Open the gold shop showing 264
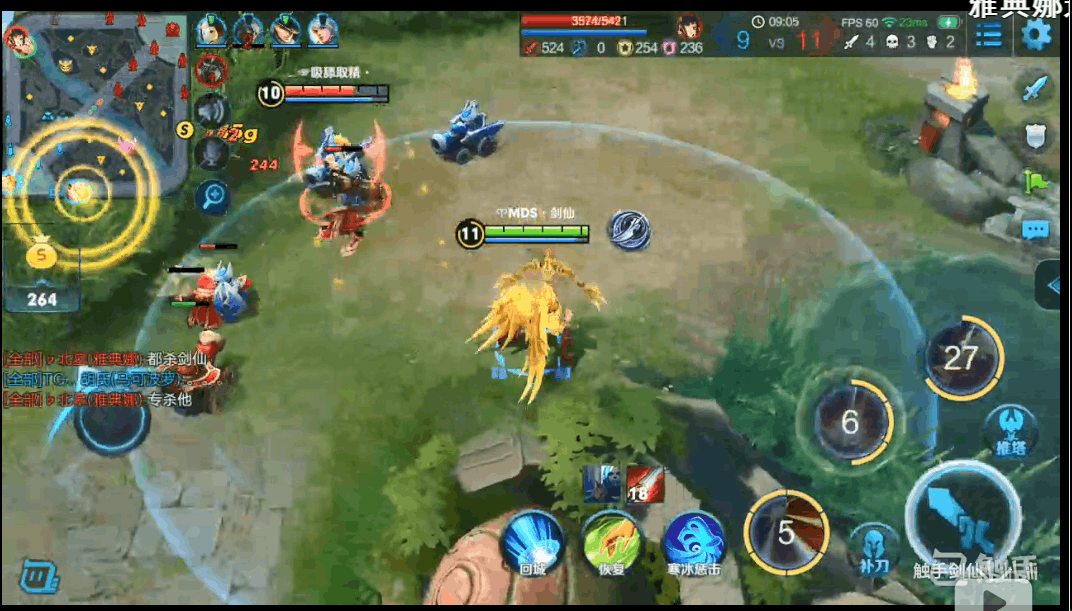 tap(42, 274)
